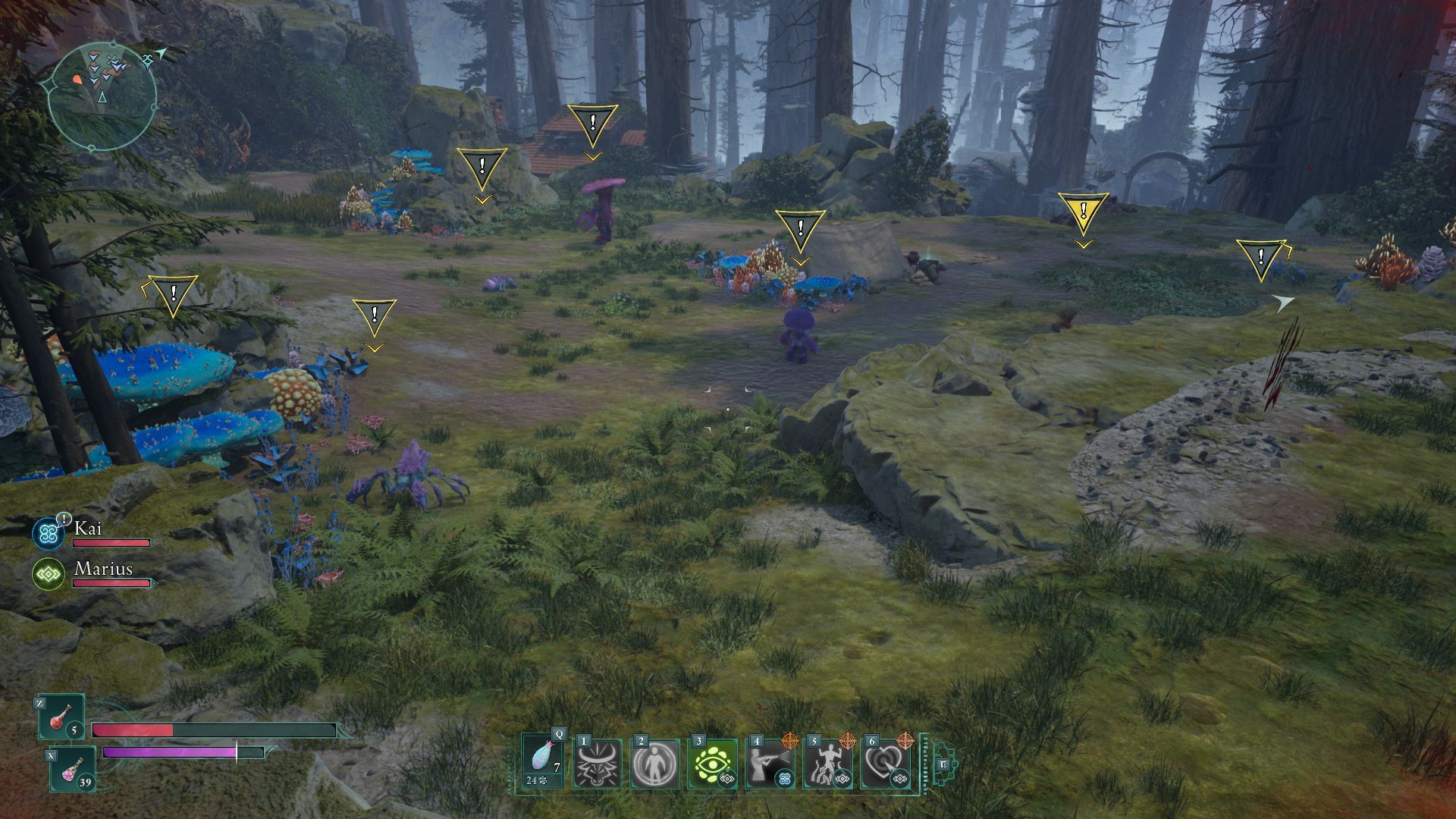Activate the figure-in-circle ability
Screen dimensions: 1456x819
click(x=654, y=764)
